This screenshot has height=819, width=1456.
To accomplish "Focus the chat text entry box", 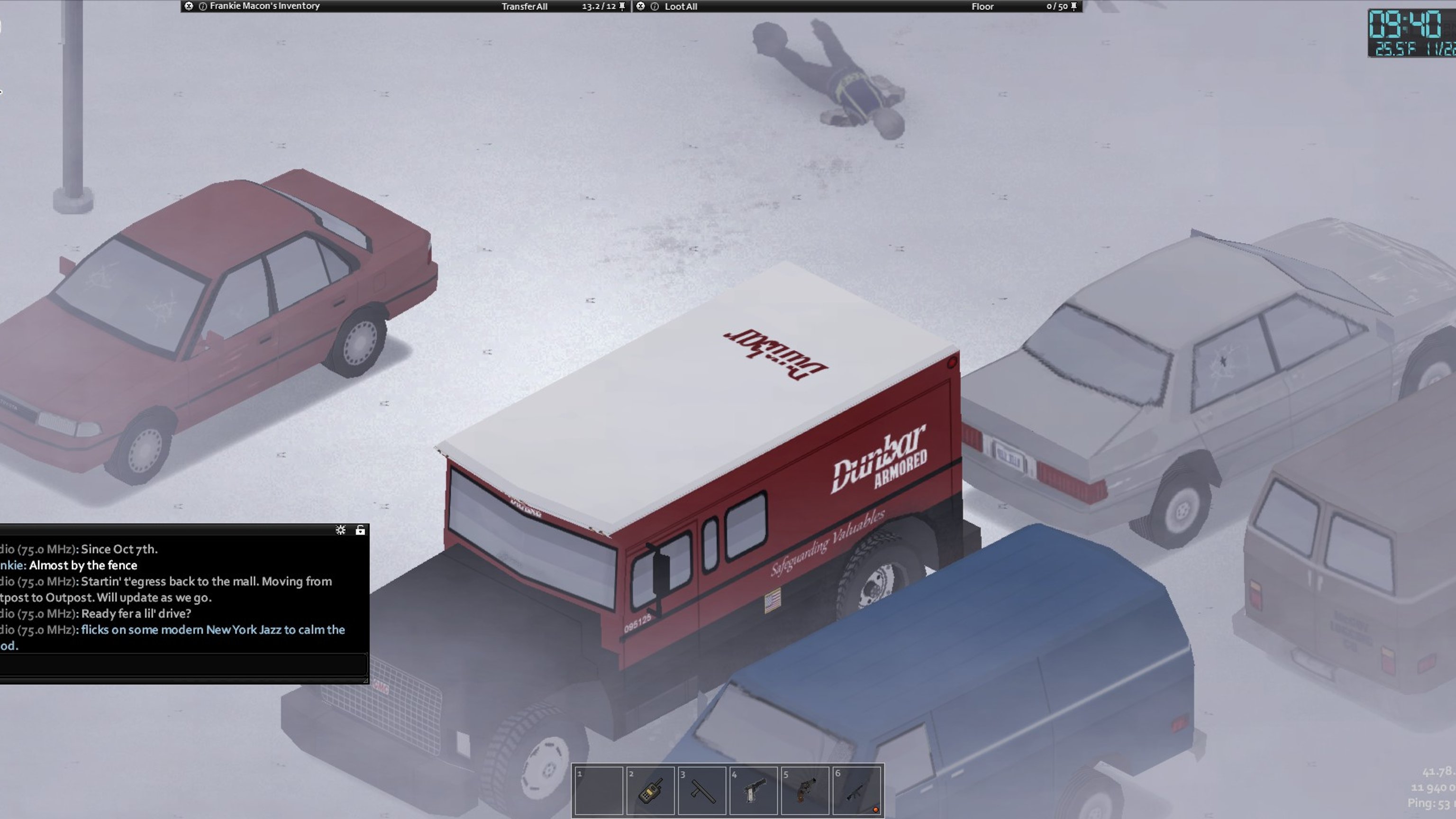I will click(x=182, y=664).
